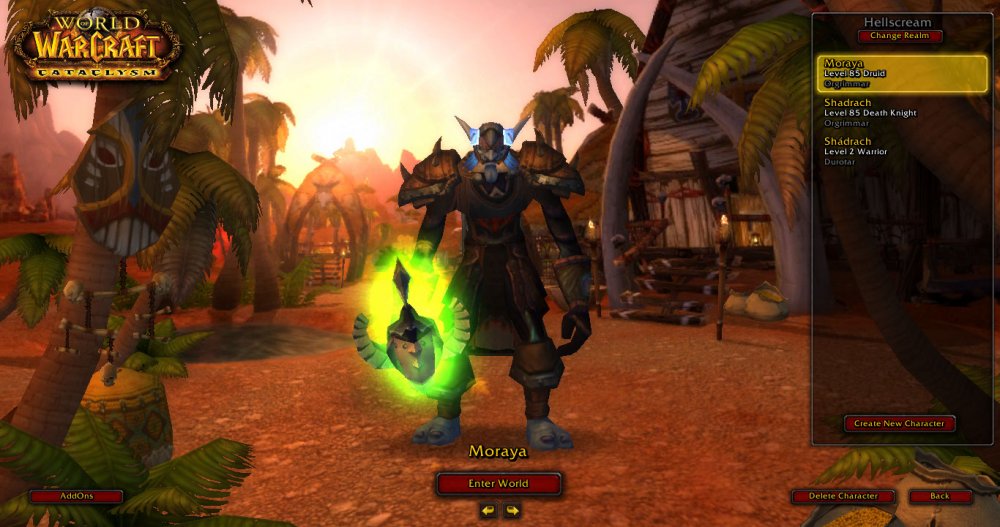Image resolution: width=1000 pixels, height=527 pixels.
Task: Delete Character button
Action: coord(842,496)
